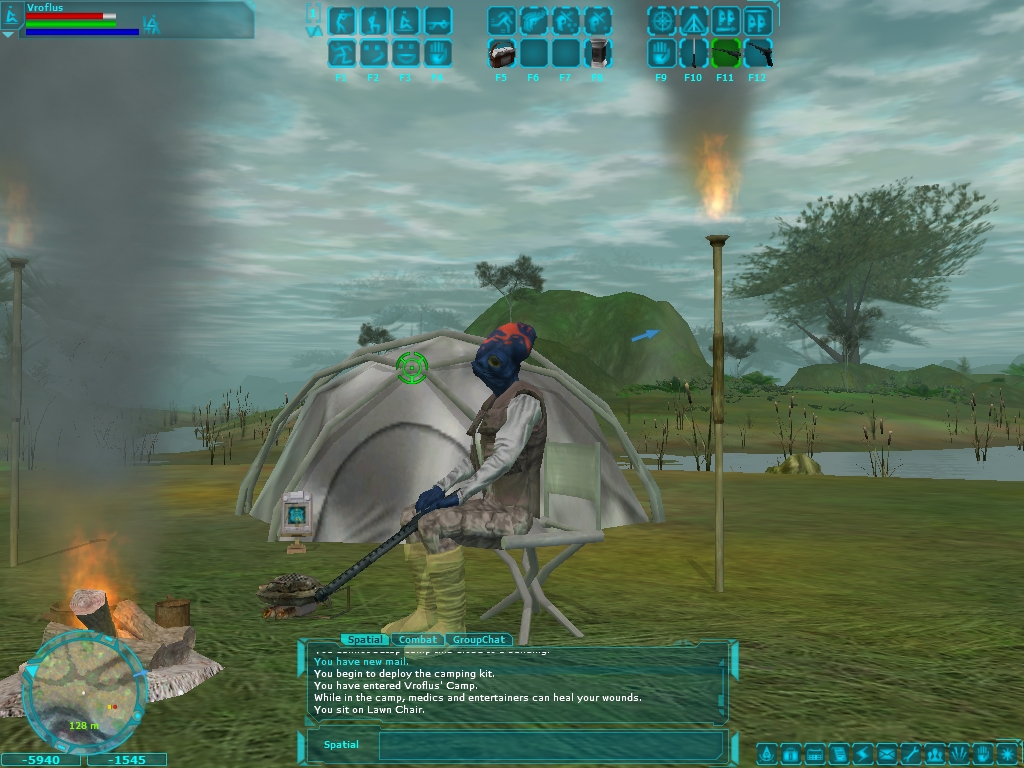1024x768 pixels.
Task: Open the datapad document icon
Action: click(x=838, y=753)
